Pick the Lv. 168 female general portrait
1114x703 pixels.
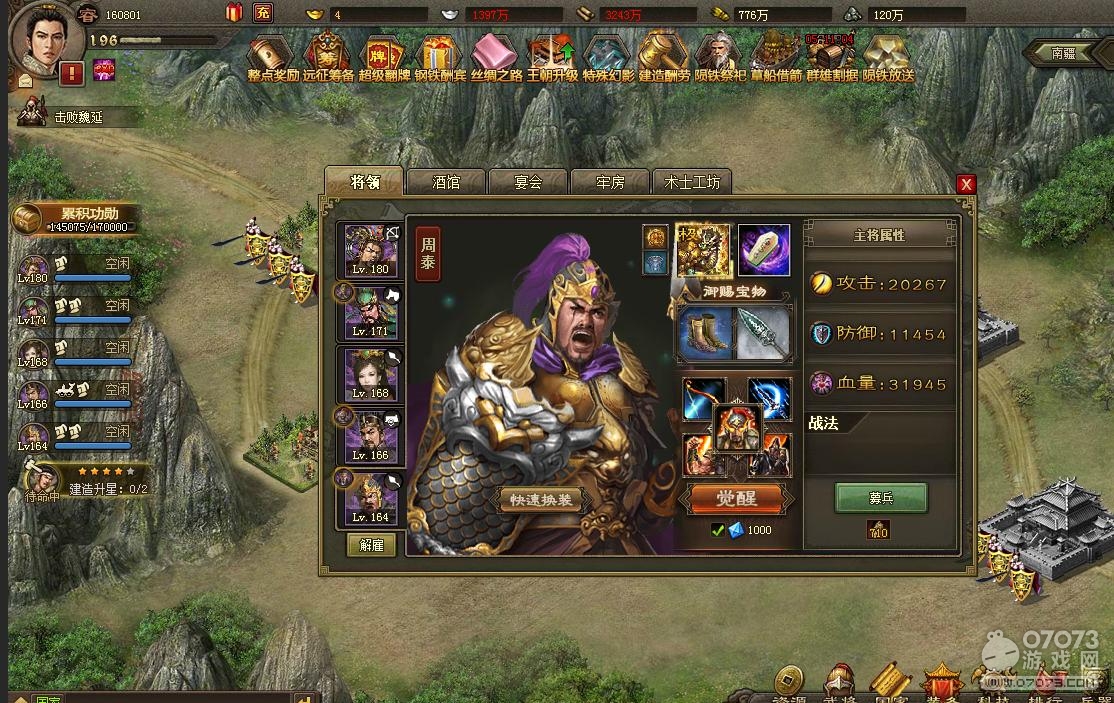tap(371, 374)
